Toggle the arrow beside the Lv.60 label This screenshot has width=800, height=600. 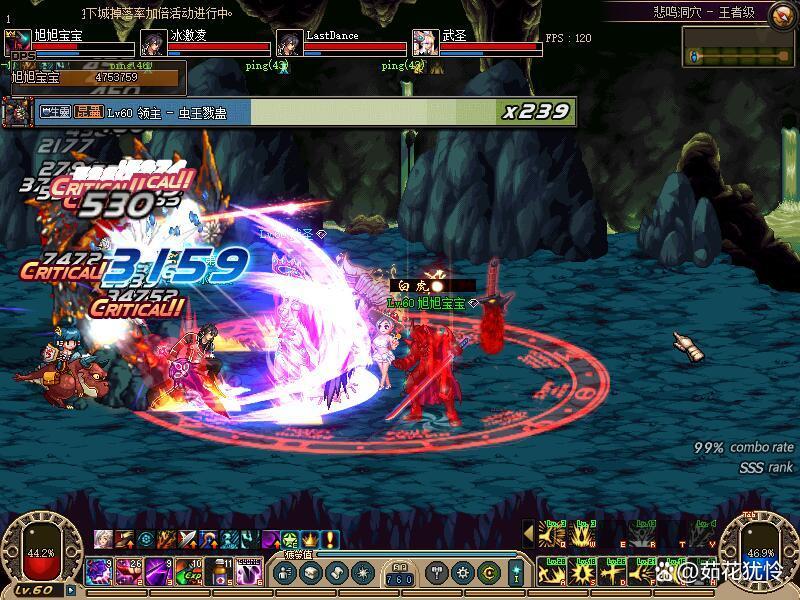(71, 590)
